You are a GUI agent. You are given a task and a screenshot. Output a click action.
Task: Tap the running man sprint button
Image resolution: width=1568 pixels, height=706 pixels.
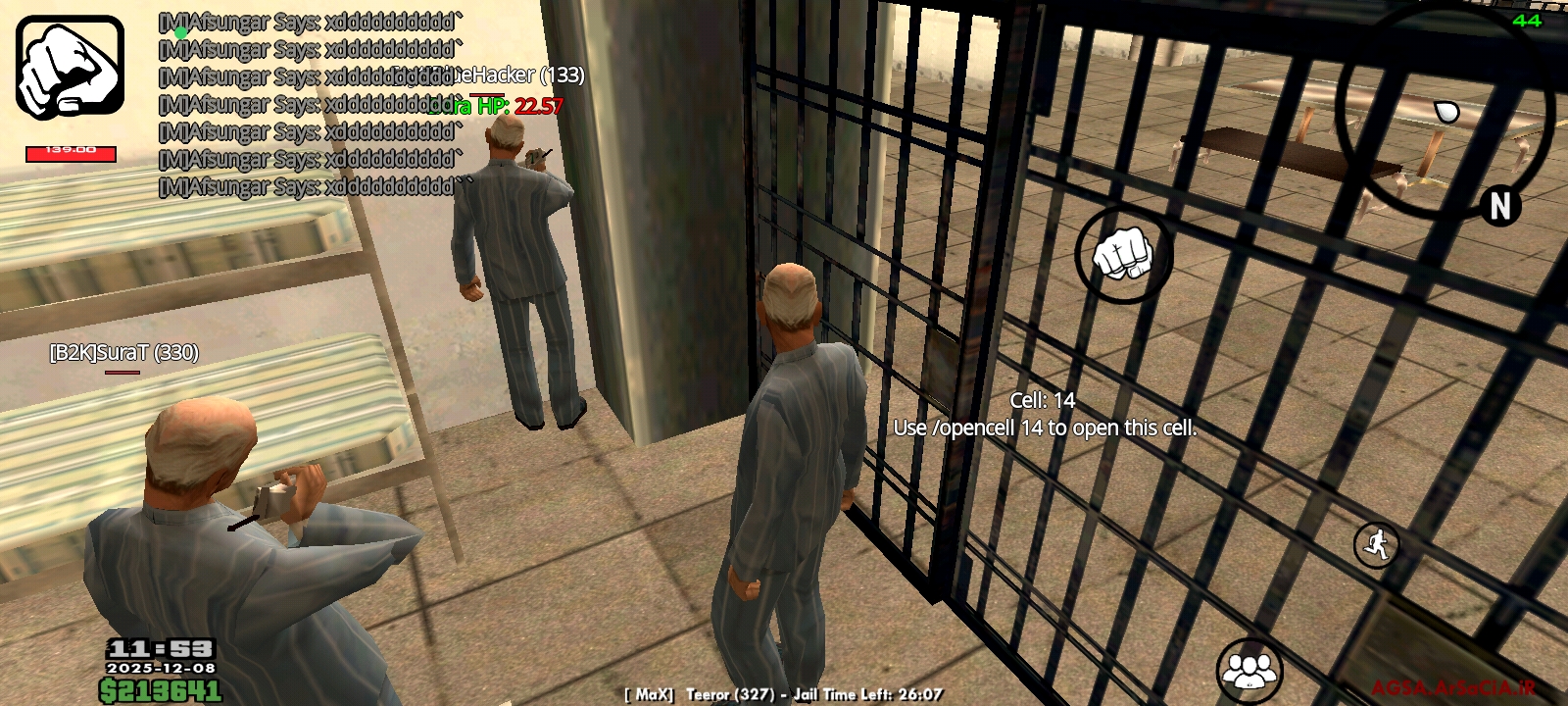[x=1376, y=543]
